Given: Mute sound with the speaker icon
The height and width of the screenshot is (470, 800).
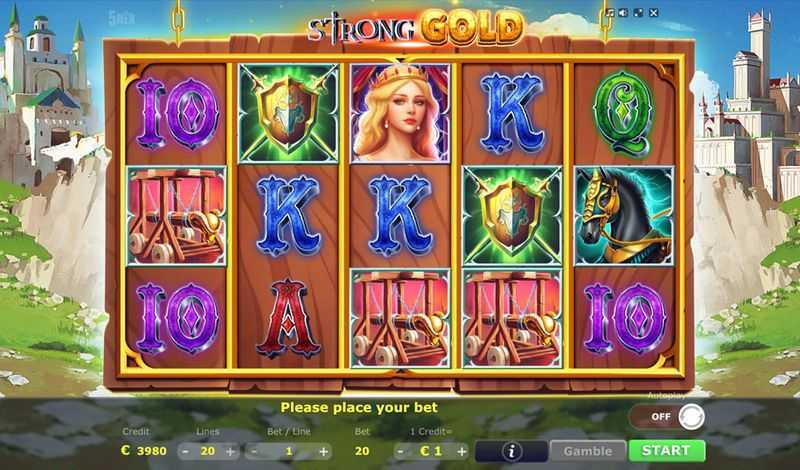Looking at the screenshot, I should (622, 13).
